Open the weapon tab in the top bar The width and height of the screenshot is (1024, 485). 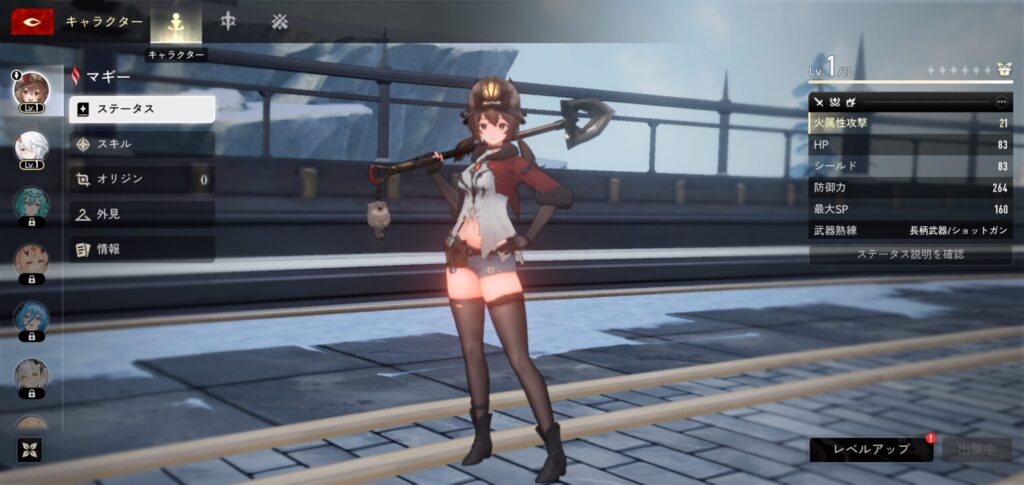point(228,21)
